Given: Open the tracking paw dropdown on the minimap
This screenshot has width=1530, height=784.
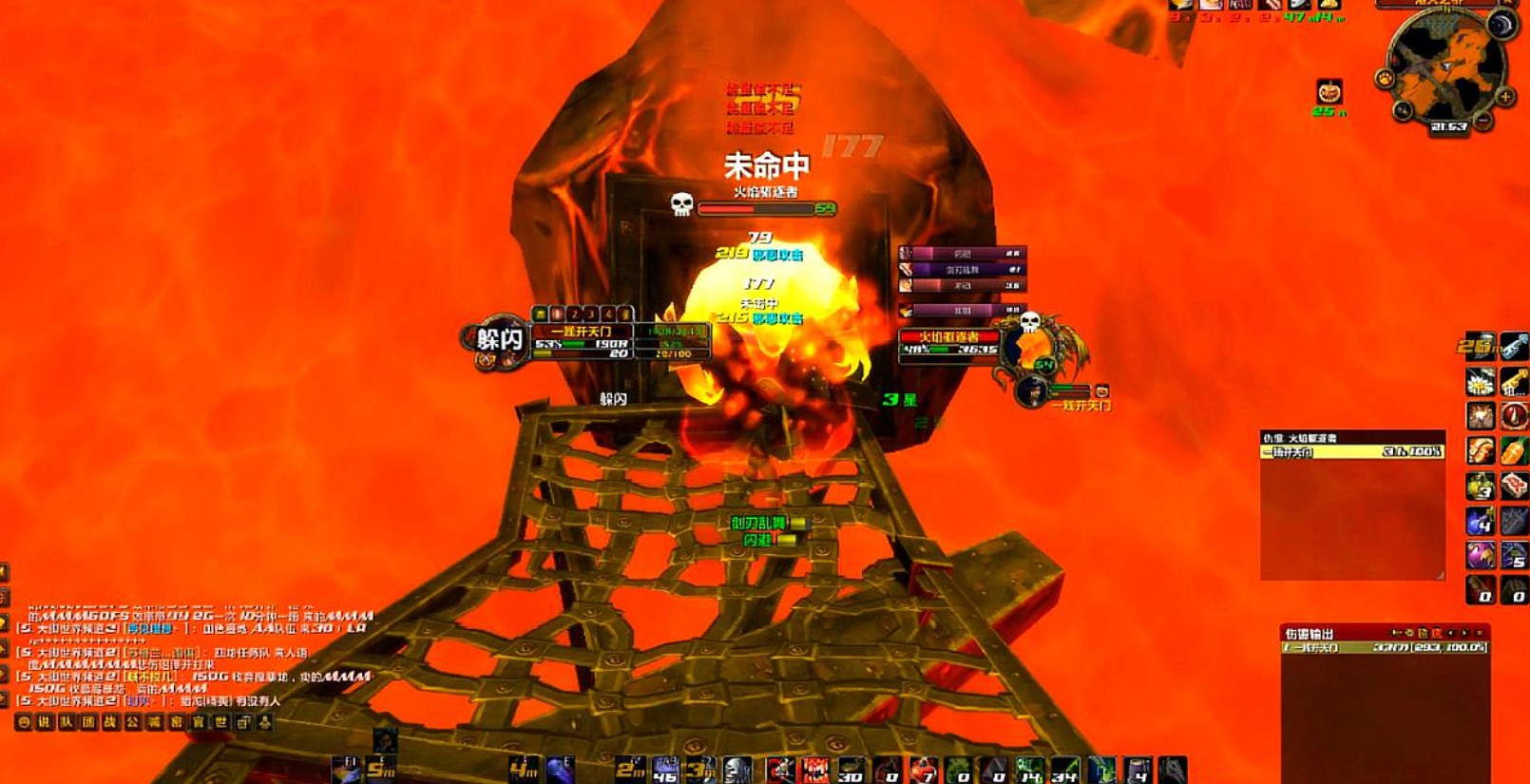Looking at the screenshot, I should tap(1385, 77).
